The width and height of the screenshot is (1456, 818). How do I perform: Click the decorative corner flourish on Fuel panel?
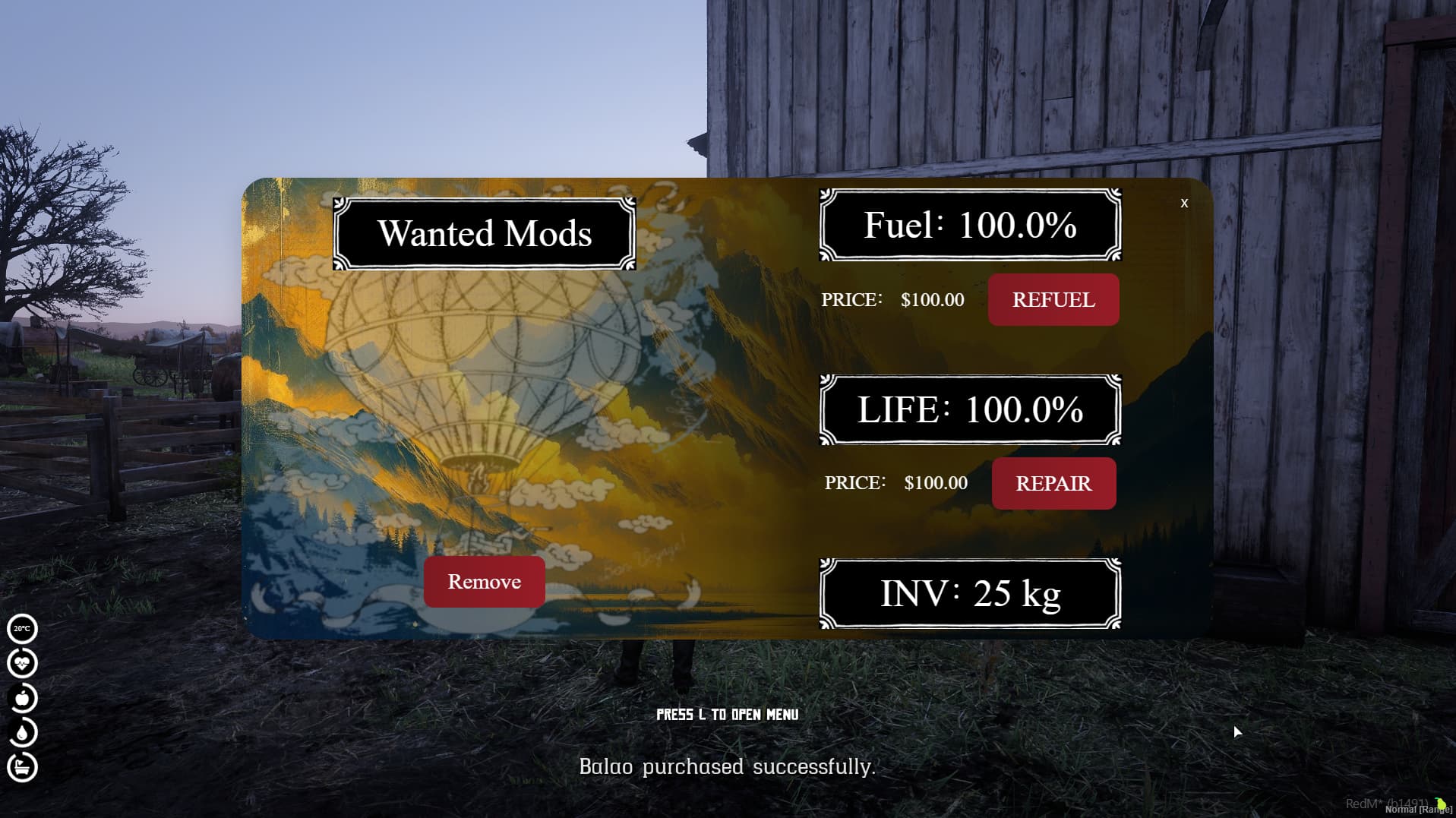pyautogui.click(x=824, y=194)
